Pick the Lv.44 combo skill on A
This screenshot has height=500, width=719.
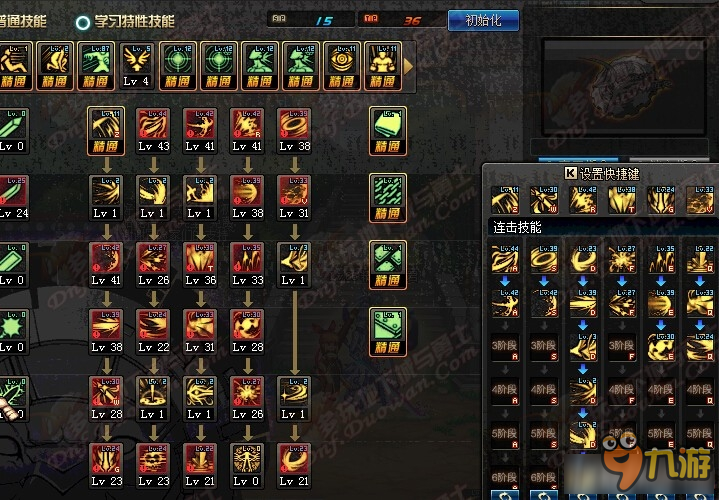[504, 260]
